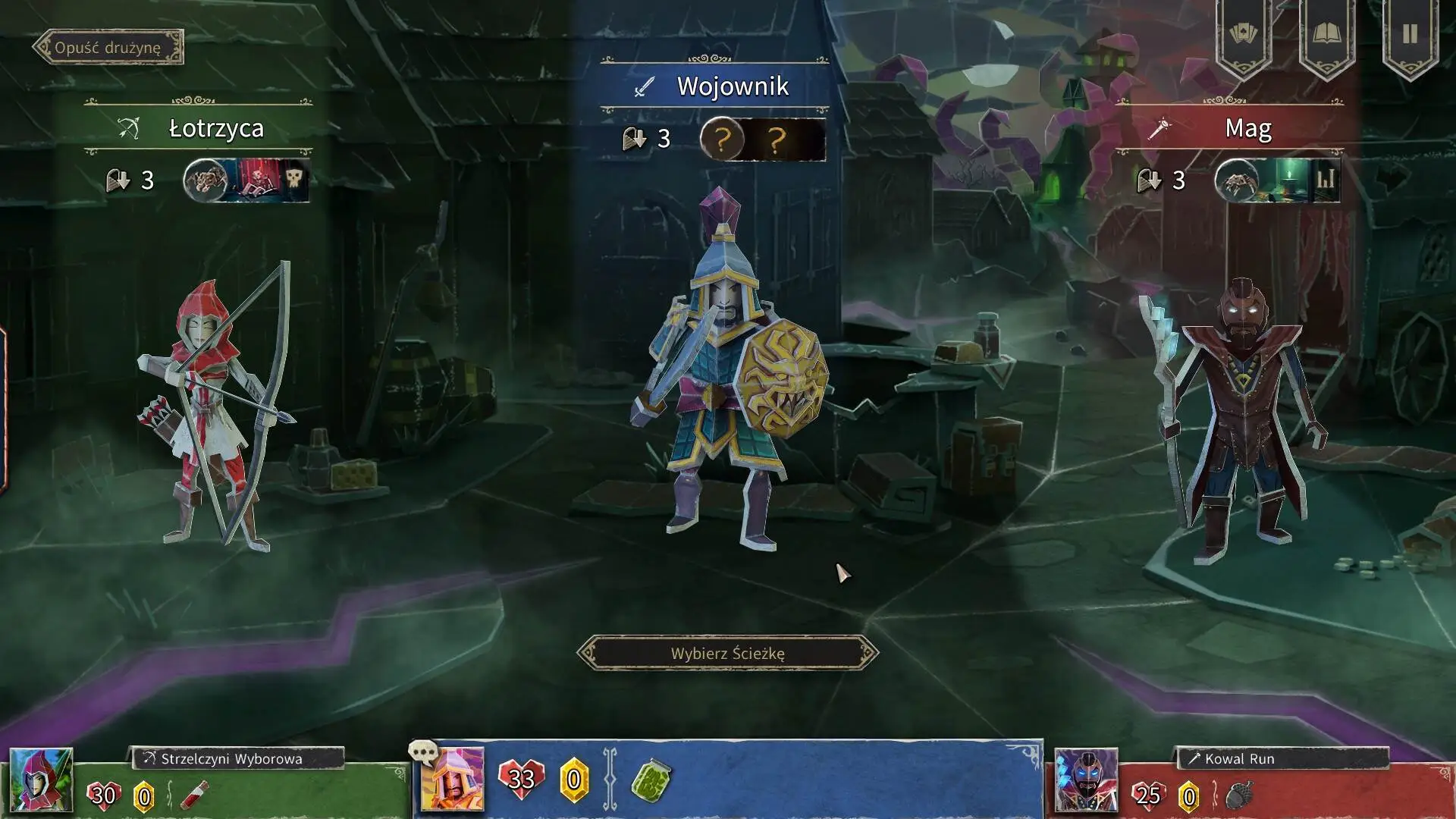
Task: Open the card deck banner
Action: point(1244,34)
